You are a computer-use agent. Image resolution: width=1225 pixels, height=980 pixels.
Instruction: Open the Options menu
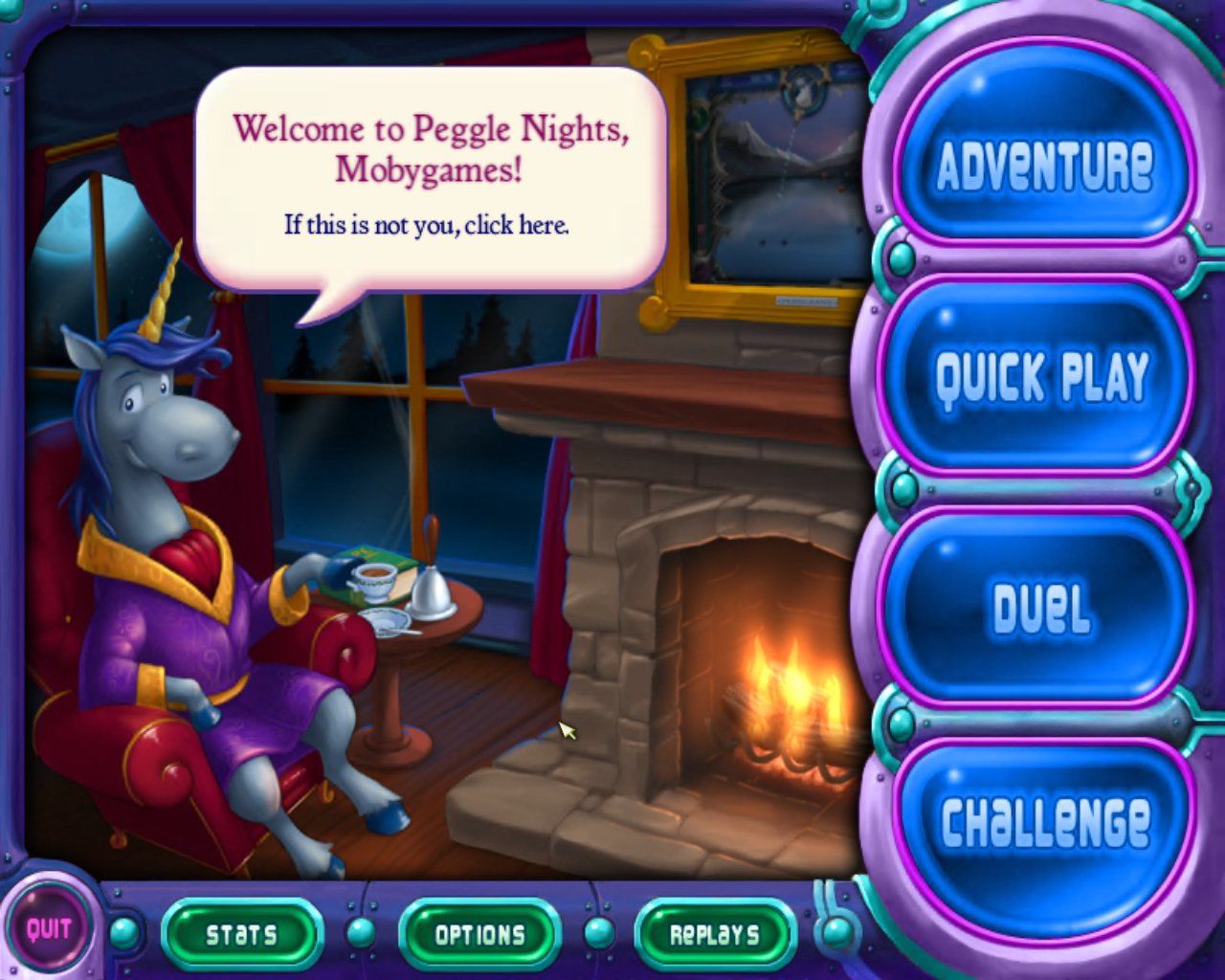[x=479, y=934]
